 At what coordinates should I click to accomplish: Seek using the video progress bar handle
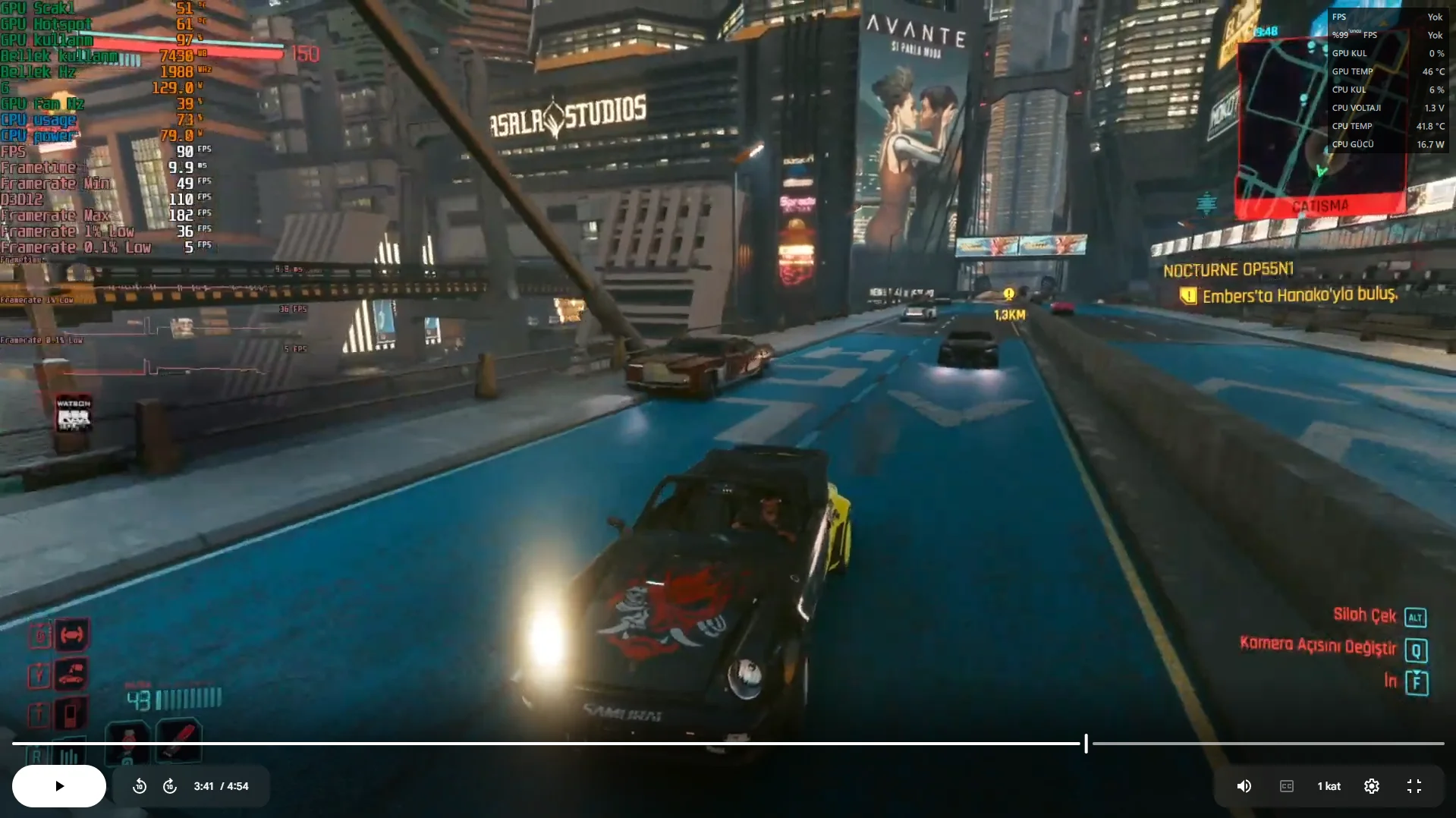(1086, 744)
